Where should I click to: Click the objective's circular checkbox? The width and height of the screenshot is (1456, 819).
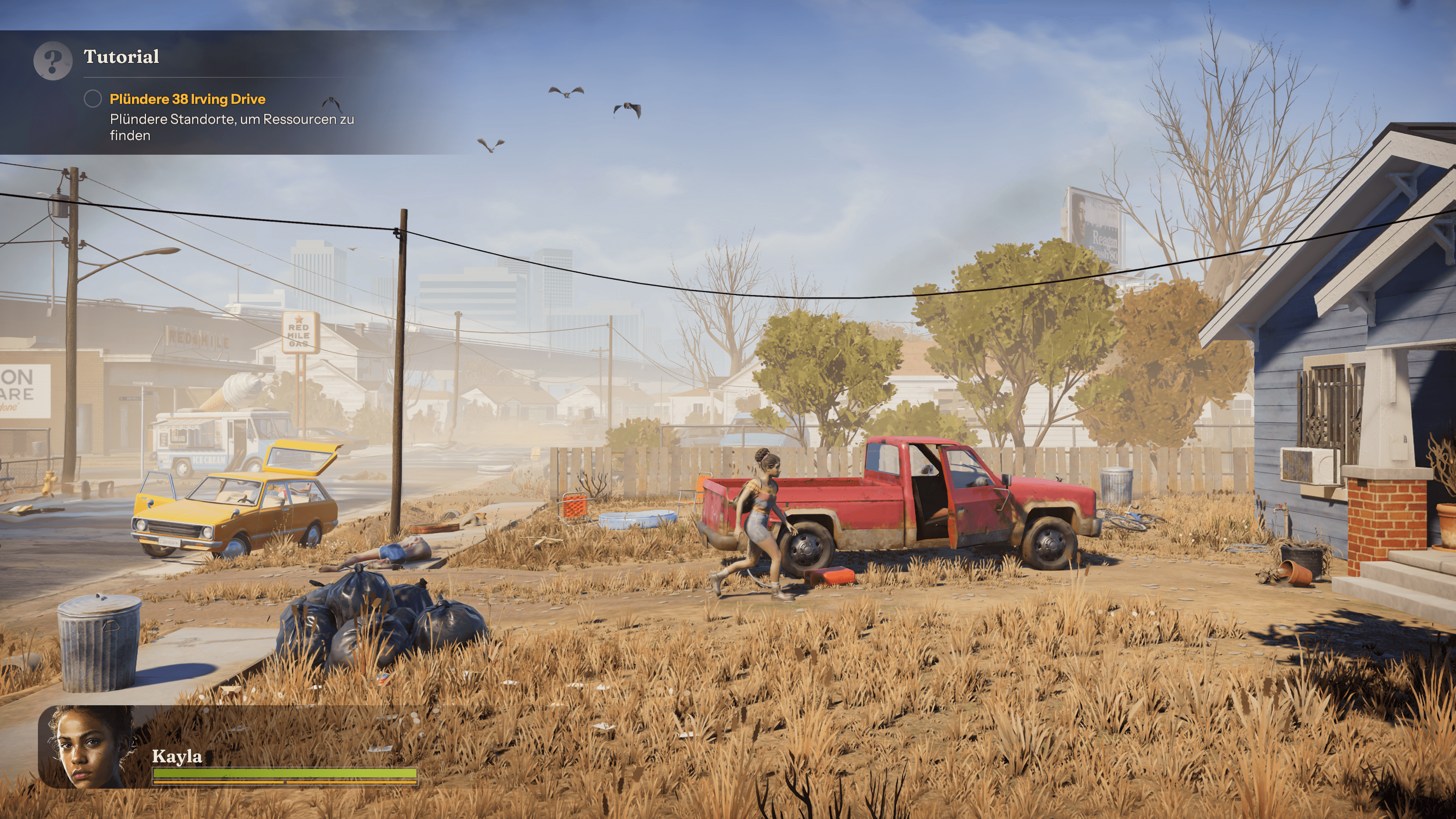93,99
